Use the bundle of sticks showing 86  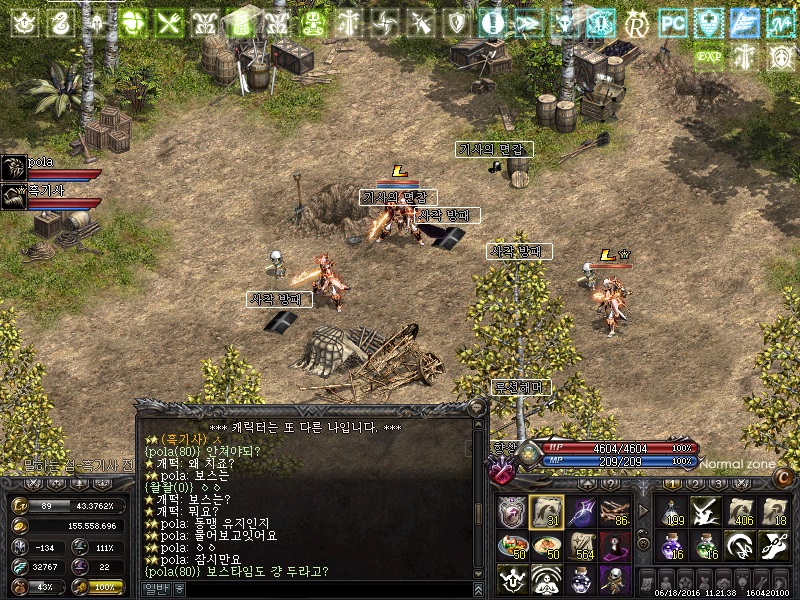coord(616,512)
